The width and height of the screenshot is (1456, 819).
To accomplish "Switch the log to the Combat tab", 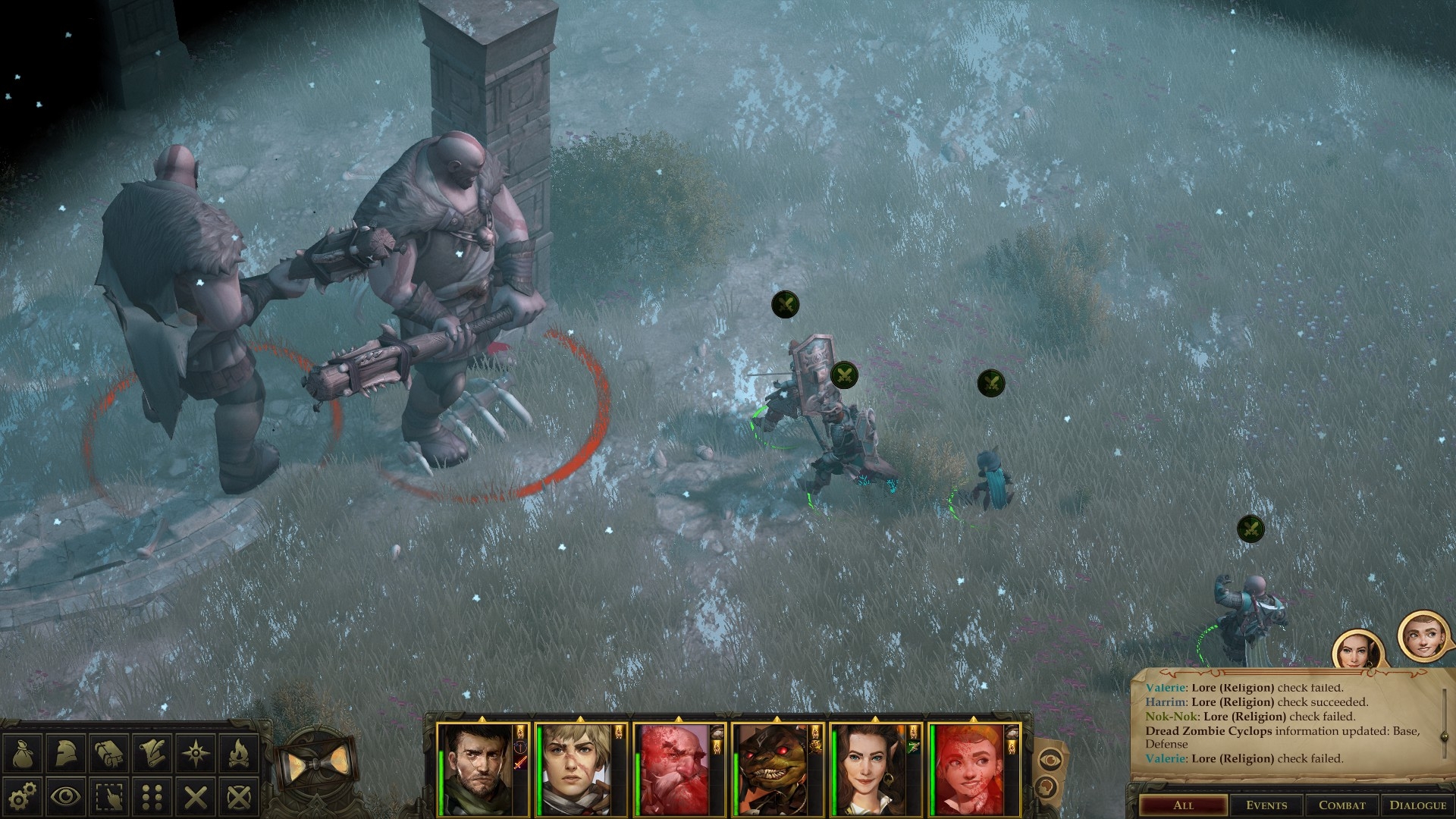I will (x=1341, y=805).
